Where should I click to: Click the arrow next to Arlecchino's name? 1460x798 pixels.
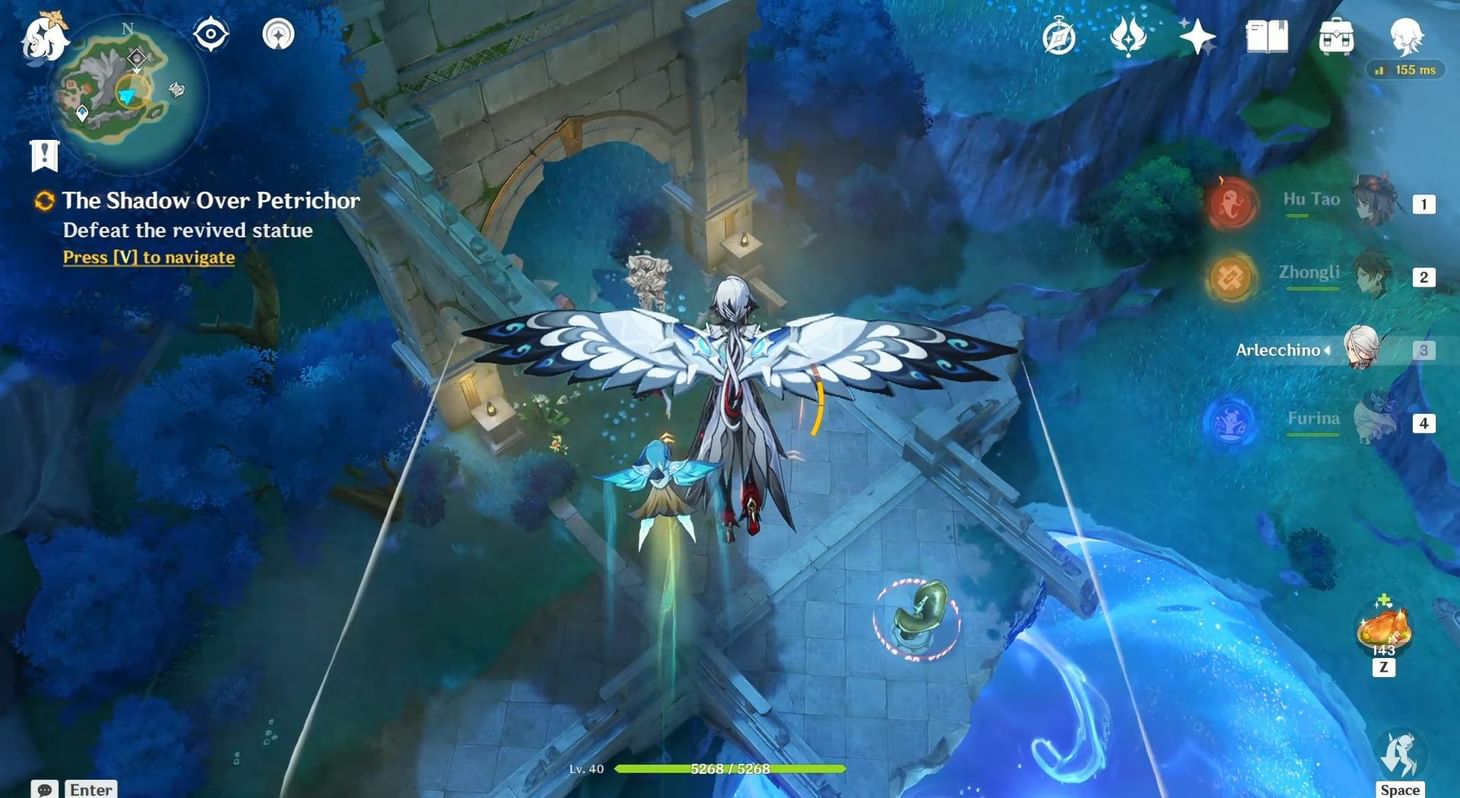[x=1329, y=350]
